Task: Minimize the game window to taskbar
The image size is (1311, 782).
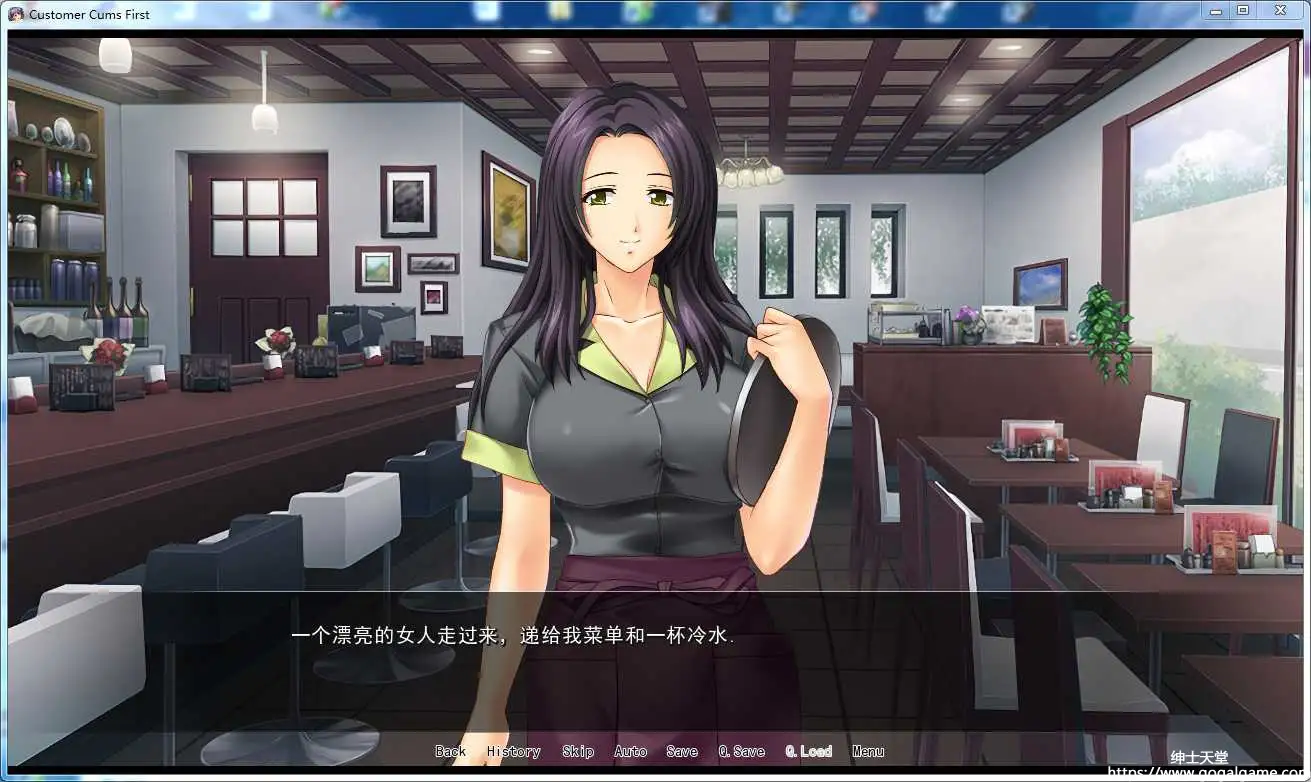Action: pyautogui.click(x=1215, y=11)
